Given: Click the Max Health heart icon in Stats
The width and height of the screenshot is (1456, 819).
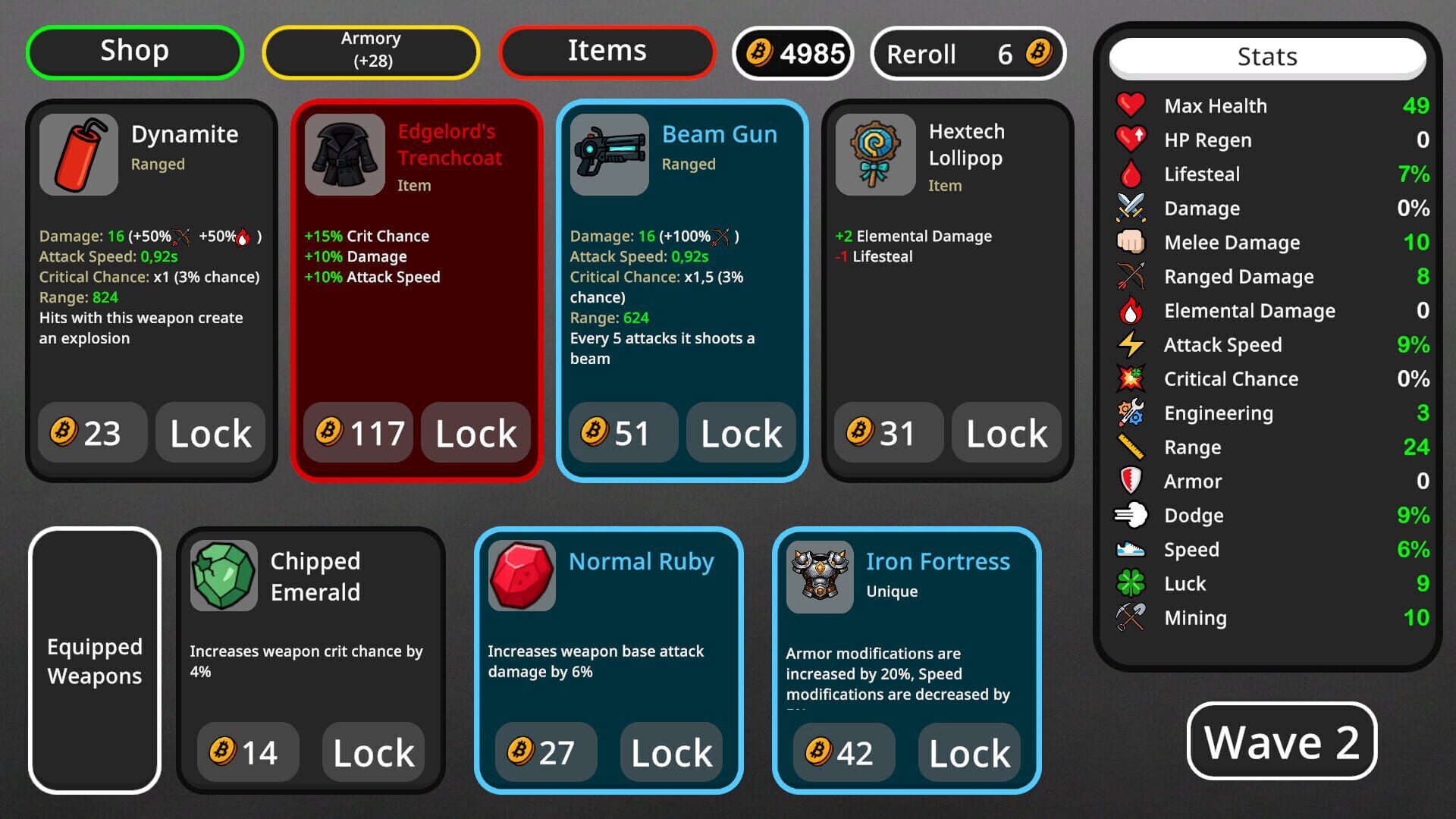Looking at the screenshot, I should point(1131,105).
